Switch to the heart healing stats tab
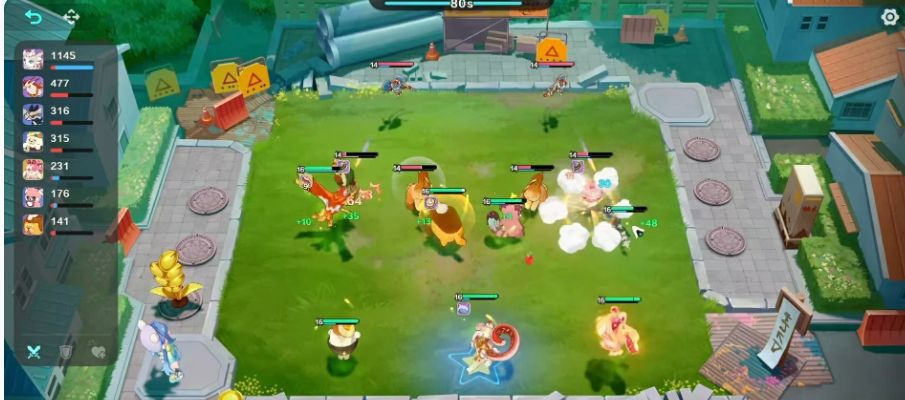The width and height of the screenshot is (905, 400). coord(97,352)
